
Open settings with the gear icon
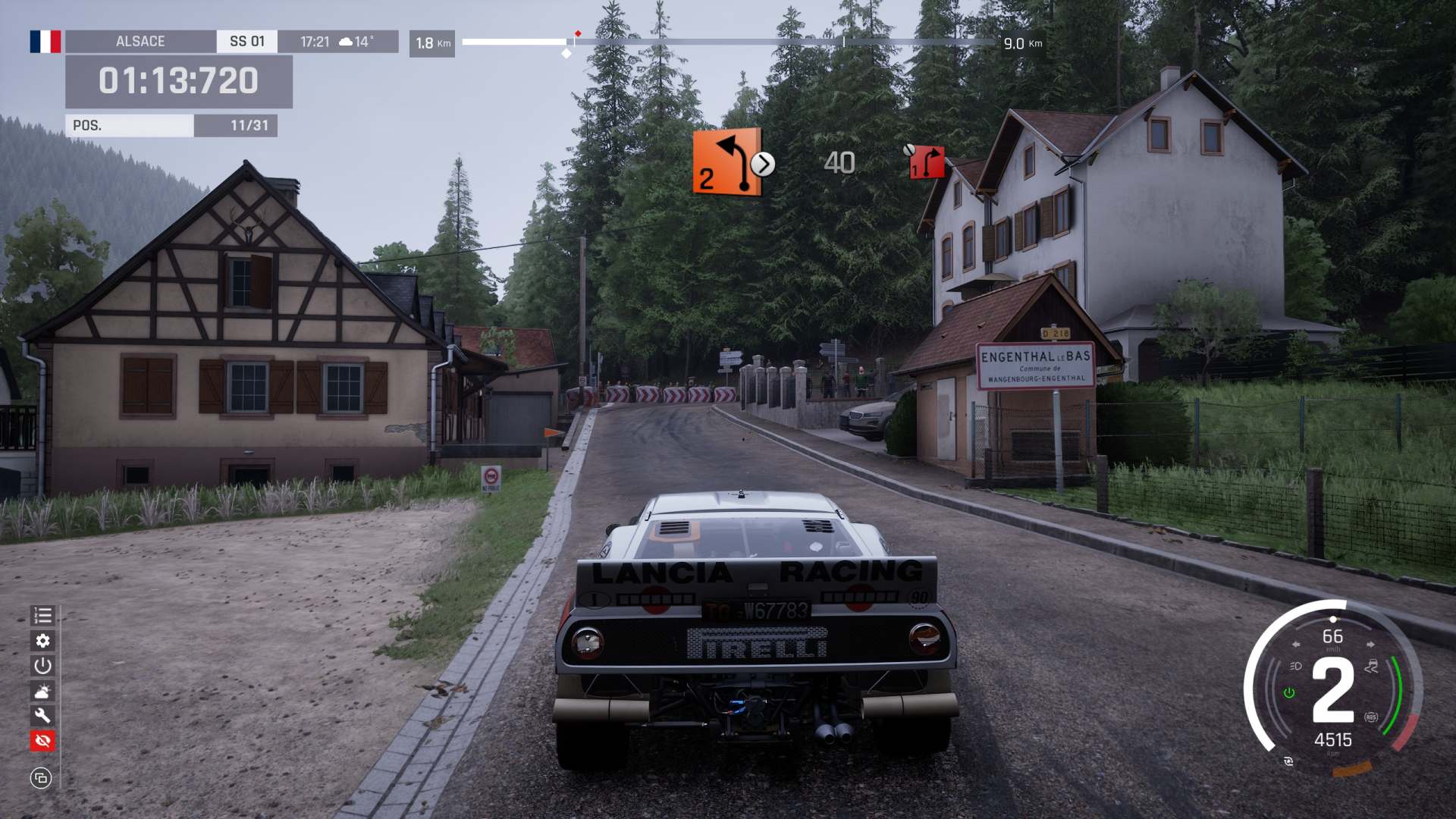42,641
